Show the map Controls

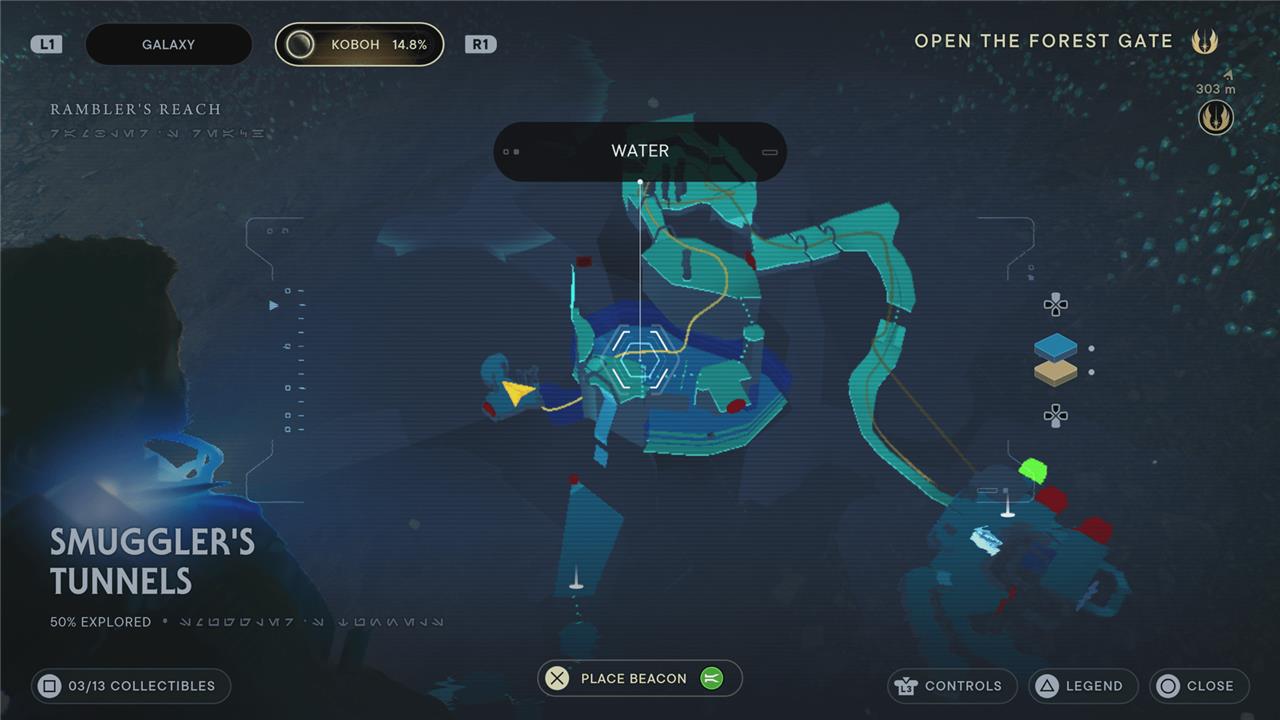click(x=951, y=686)
